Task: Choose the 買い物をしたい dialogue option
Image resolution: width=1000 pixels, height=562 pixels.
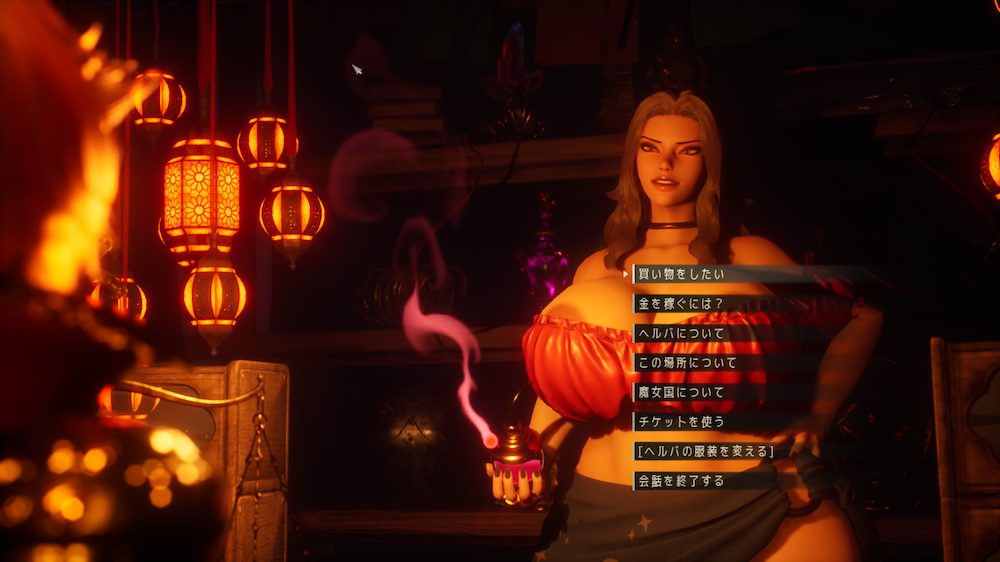Action: pyautogui.click(x=681, y=273)
